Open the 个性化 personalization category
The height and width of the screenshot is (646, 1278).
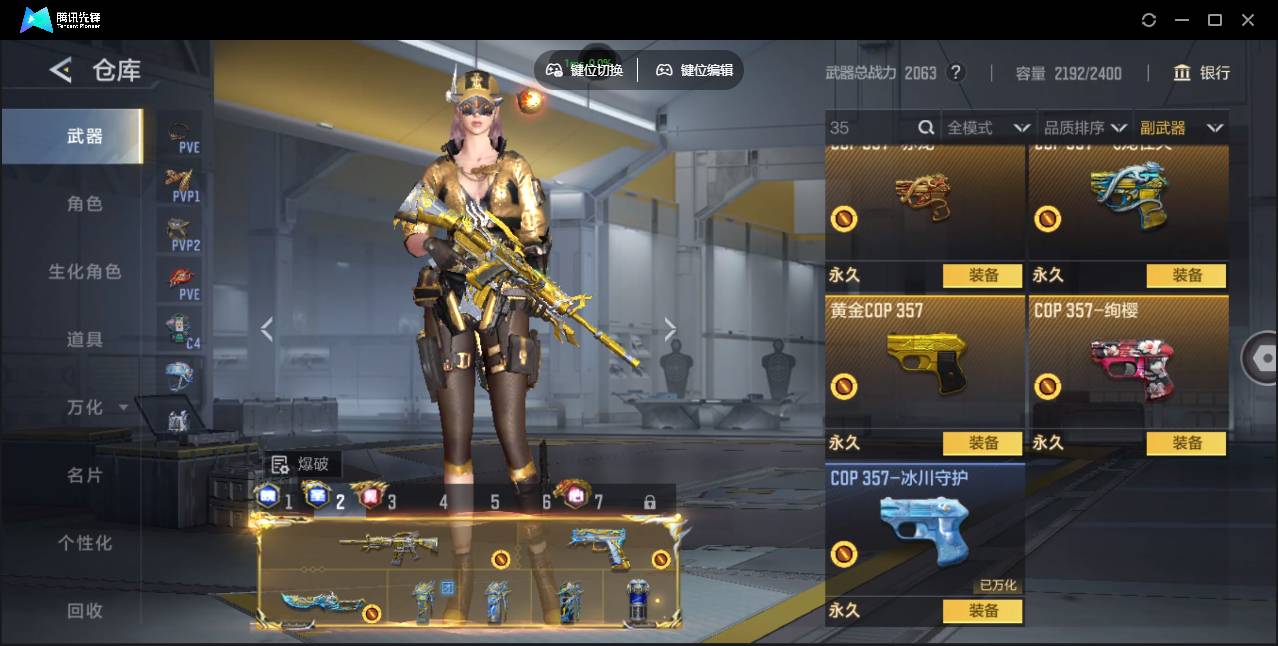(x=84, y=543)
